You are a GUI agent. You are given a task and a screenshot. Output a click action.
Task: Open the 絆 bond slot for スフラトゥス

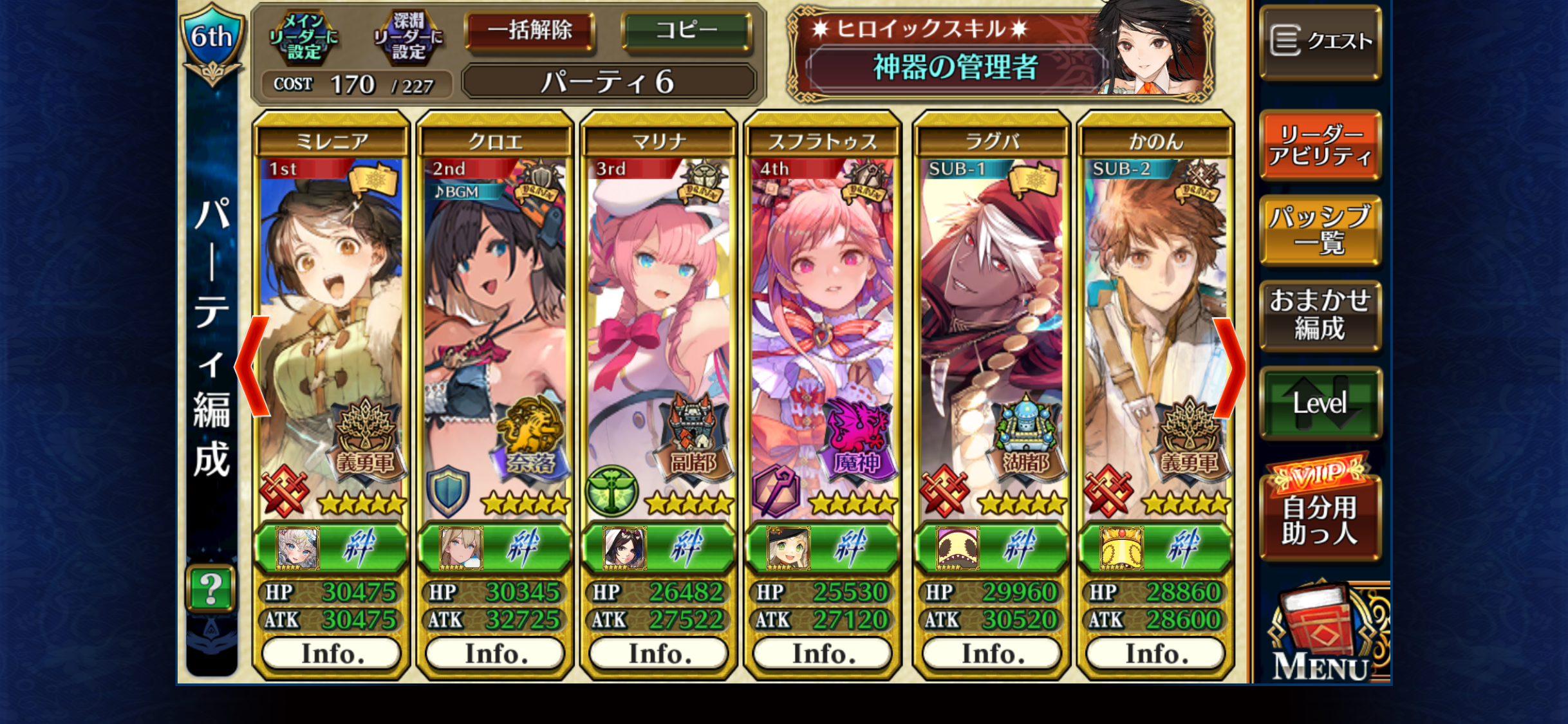coord(822,549)
